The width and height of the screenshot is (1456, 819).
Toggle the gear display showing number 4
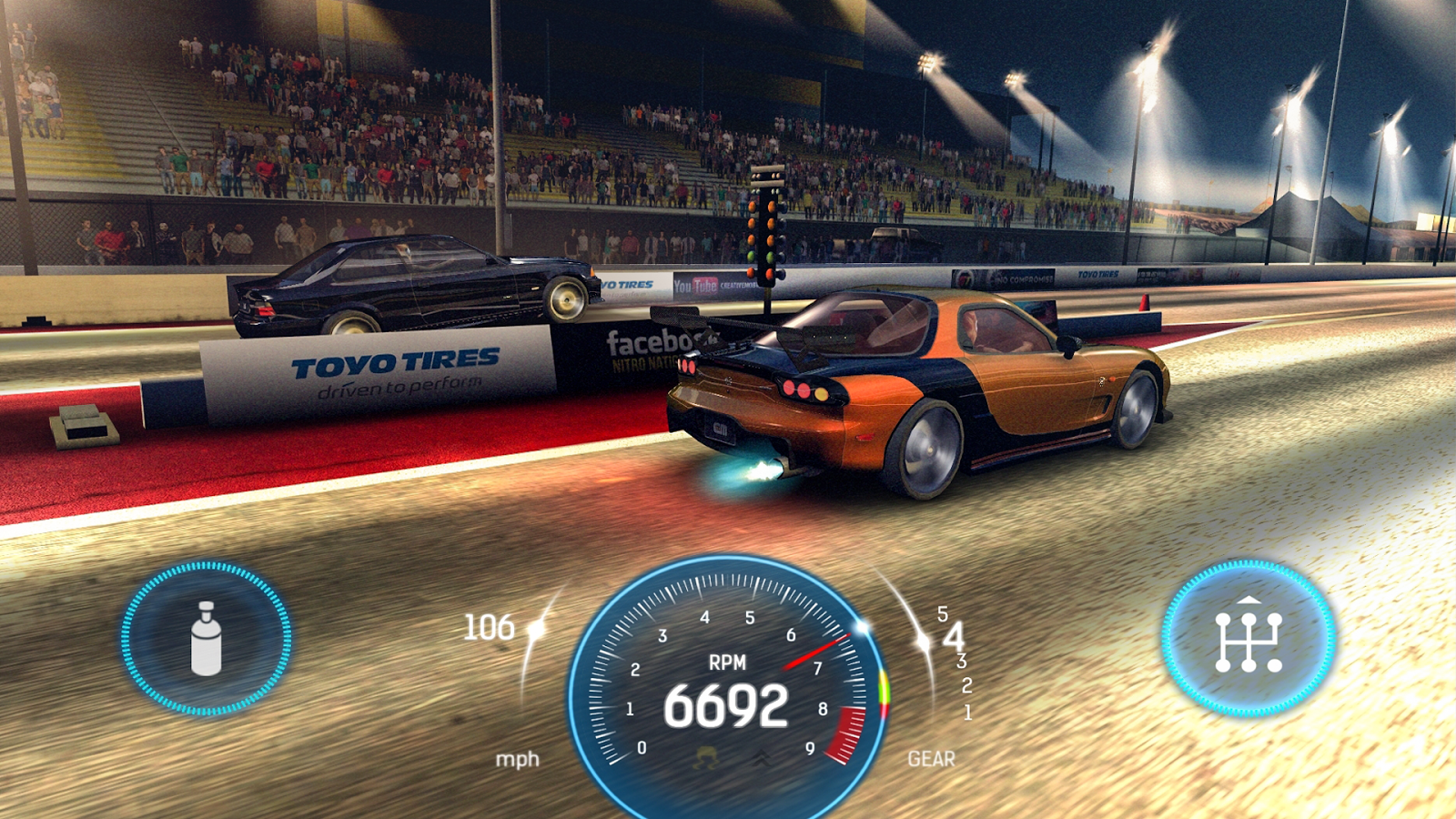pyautogui.click(x=954, y=637)
